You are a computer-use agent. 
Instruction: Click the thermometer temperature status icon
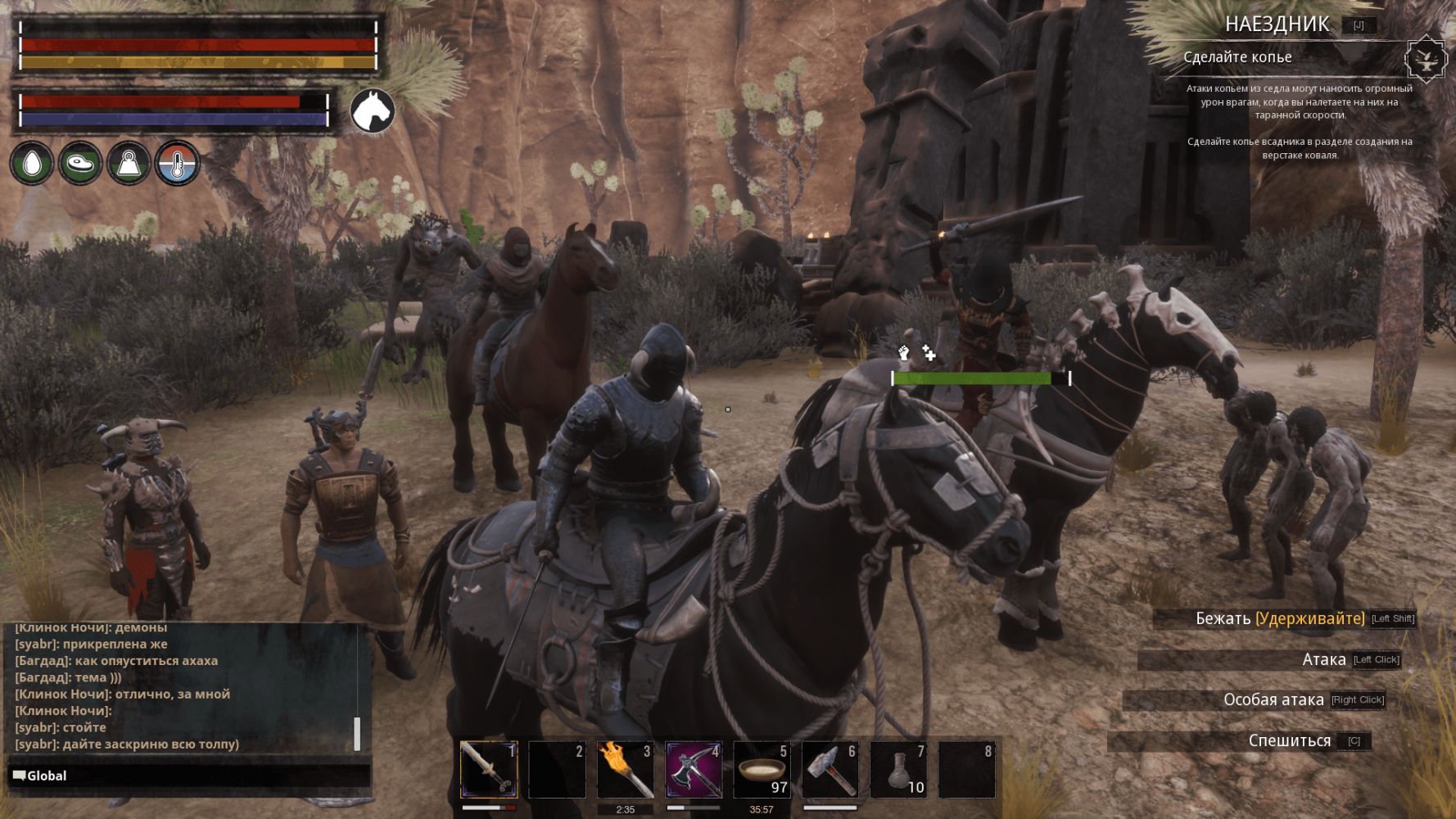pos(177,164)
